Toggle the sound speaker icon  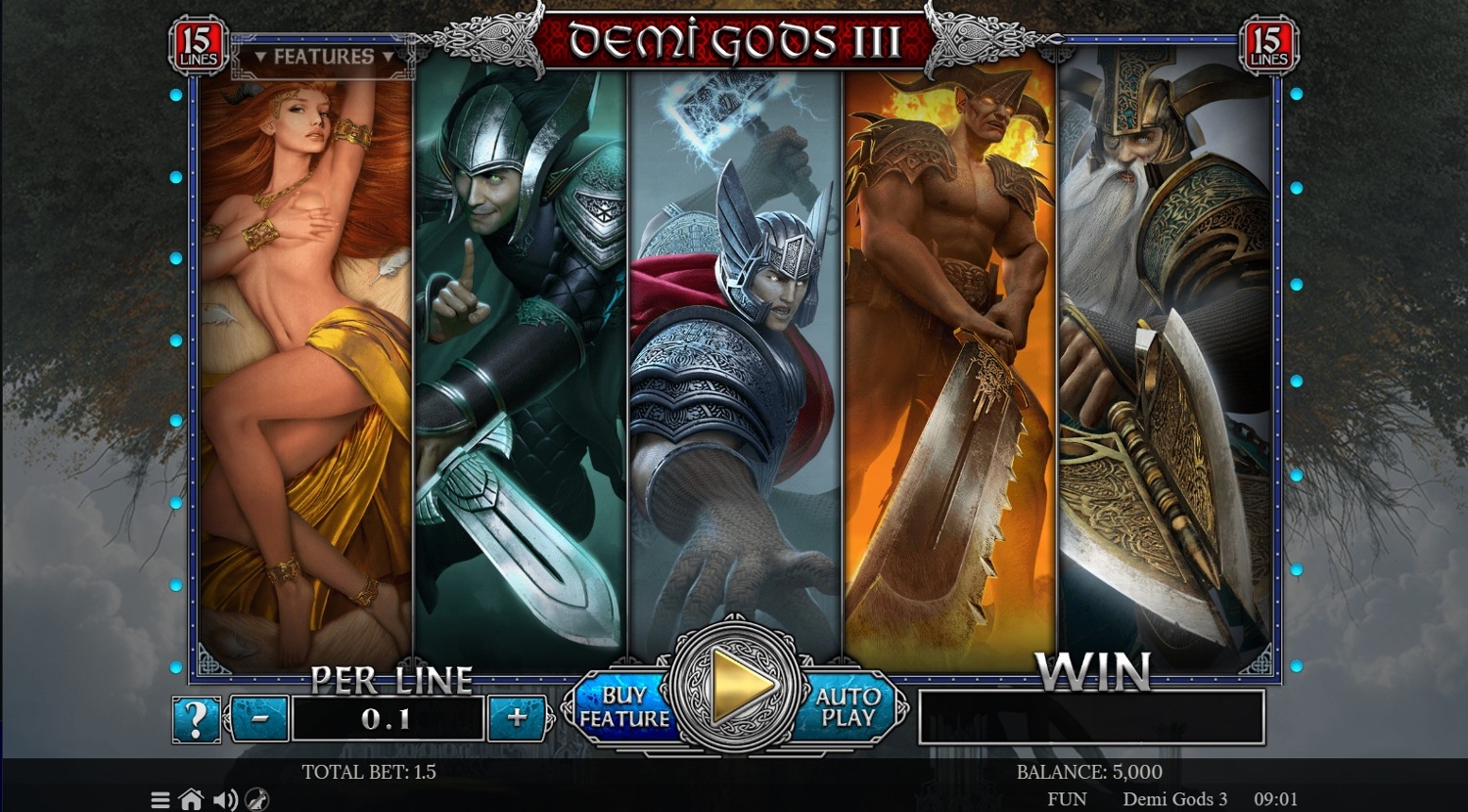[x=225, y=800]
